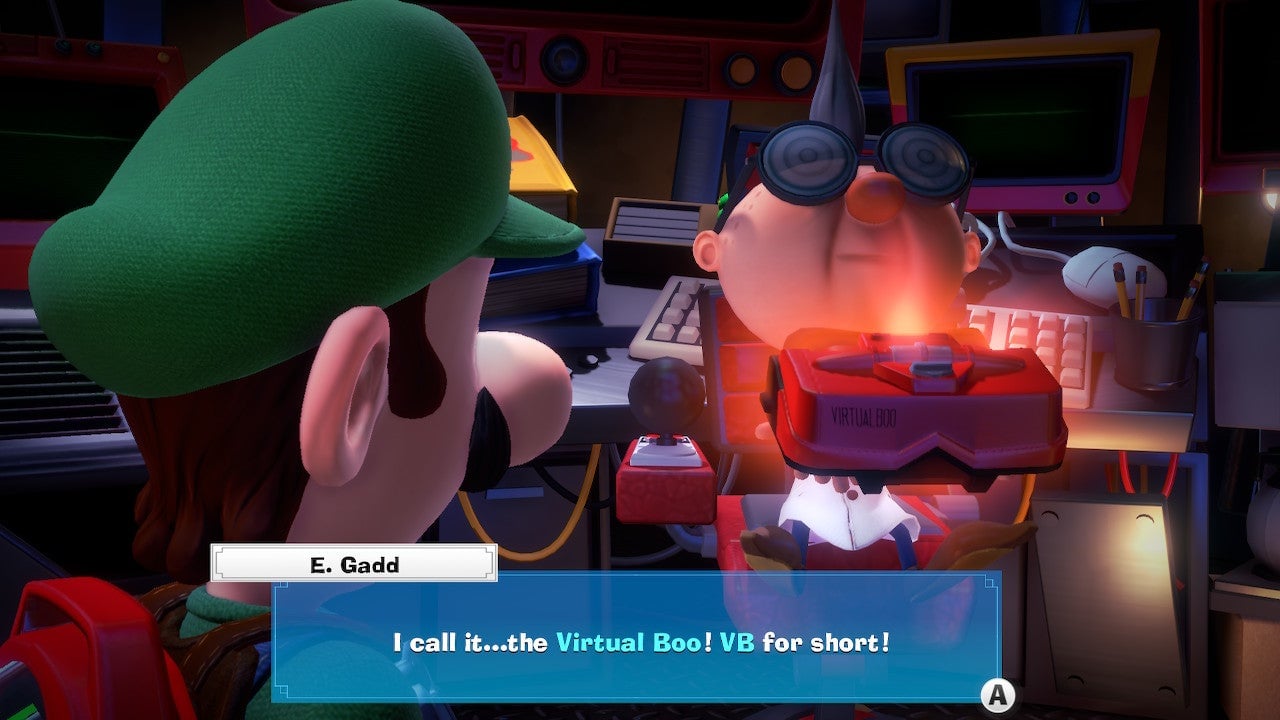The width and height of the screenshot is (1280, 720).
Task: Select the E. Gadd name plate
Action: tap(352, 562)
